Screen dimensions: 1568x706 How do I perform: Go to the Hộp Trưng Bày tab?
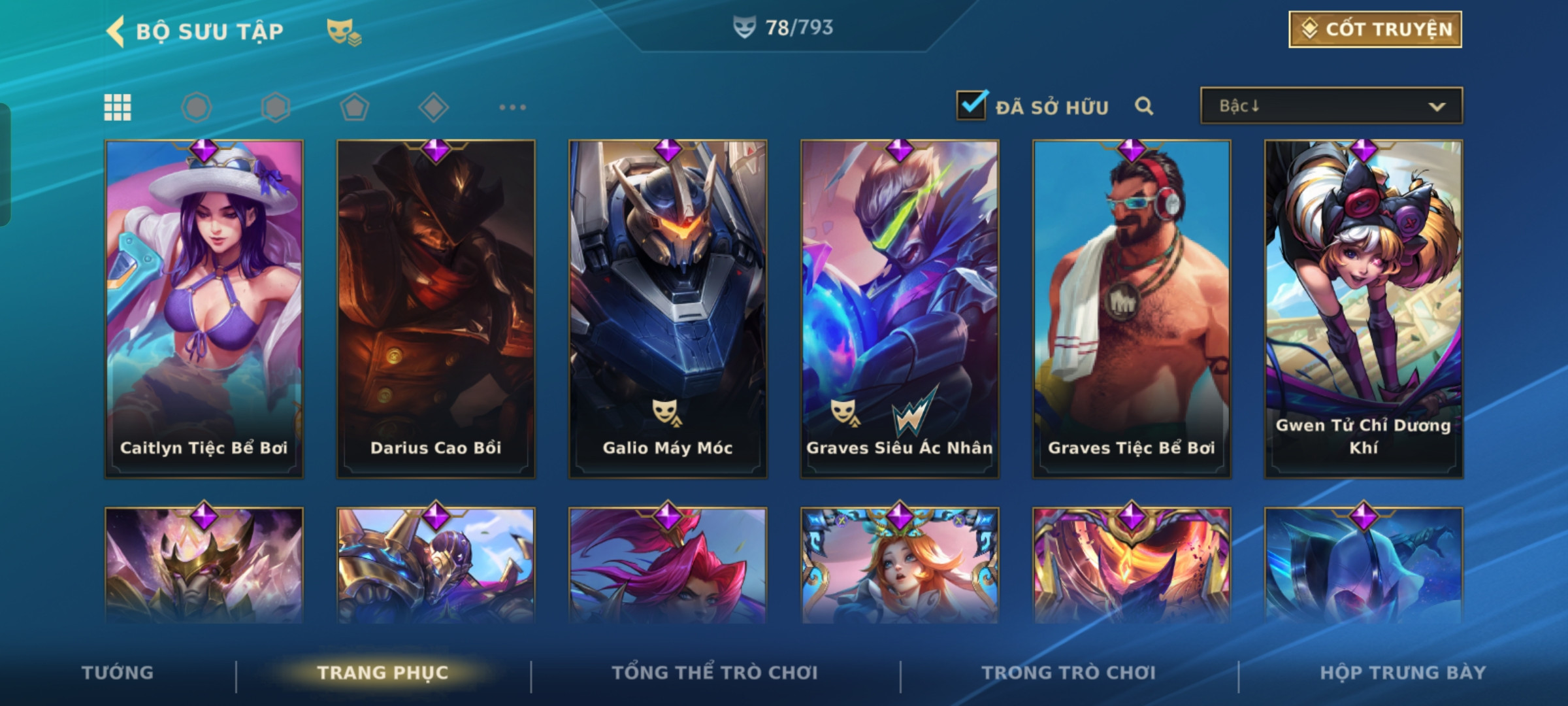(x=1402, y=673)
